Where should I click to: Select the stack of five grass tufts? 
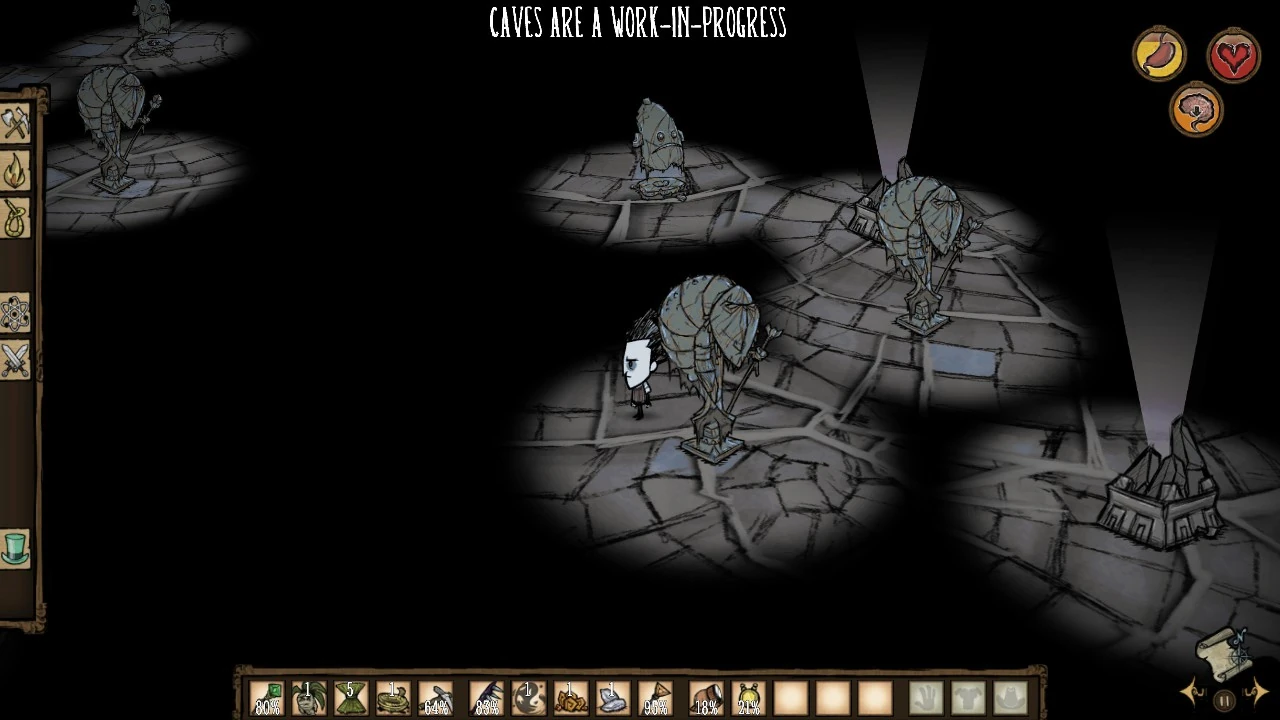351,698
